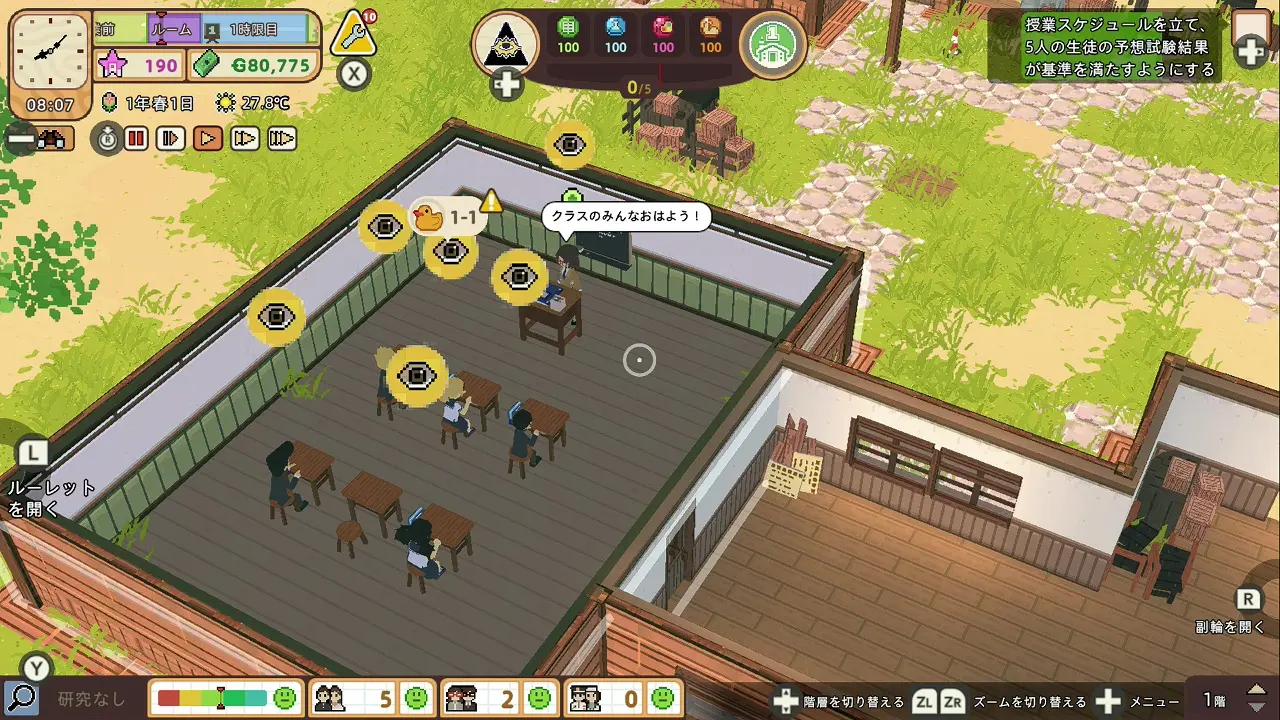Pause the game time

(137, 139)
